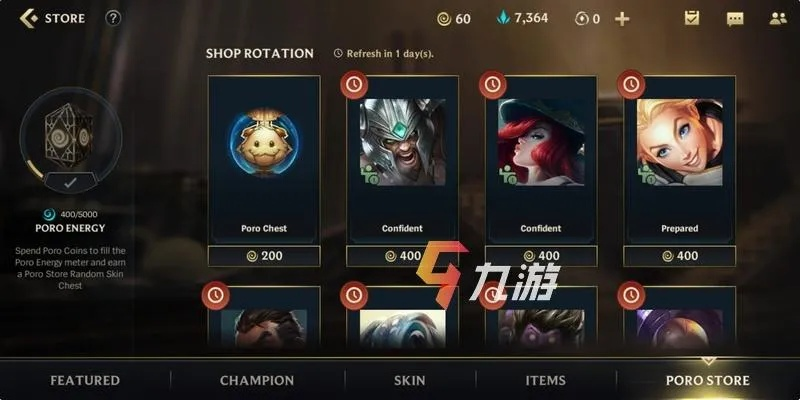Select the red-haired champion Confident emote card

click(x=541, y=160)
